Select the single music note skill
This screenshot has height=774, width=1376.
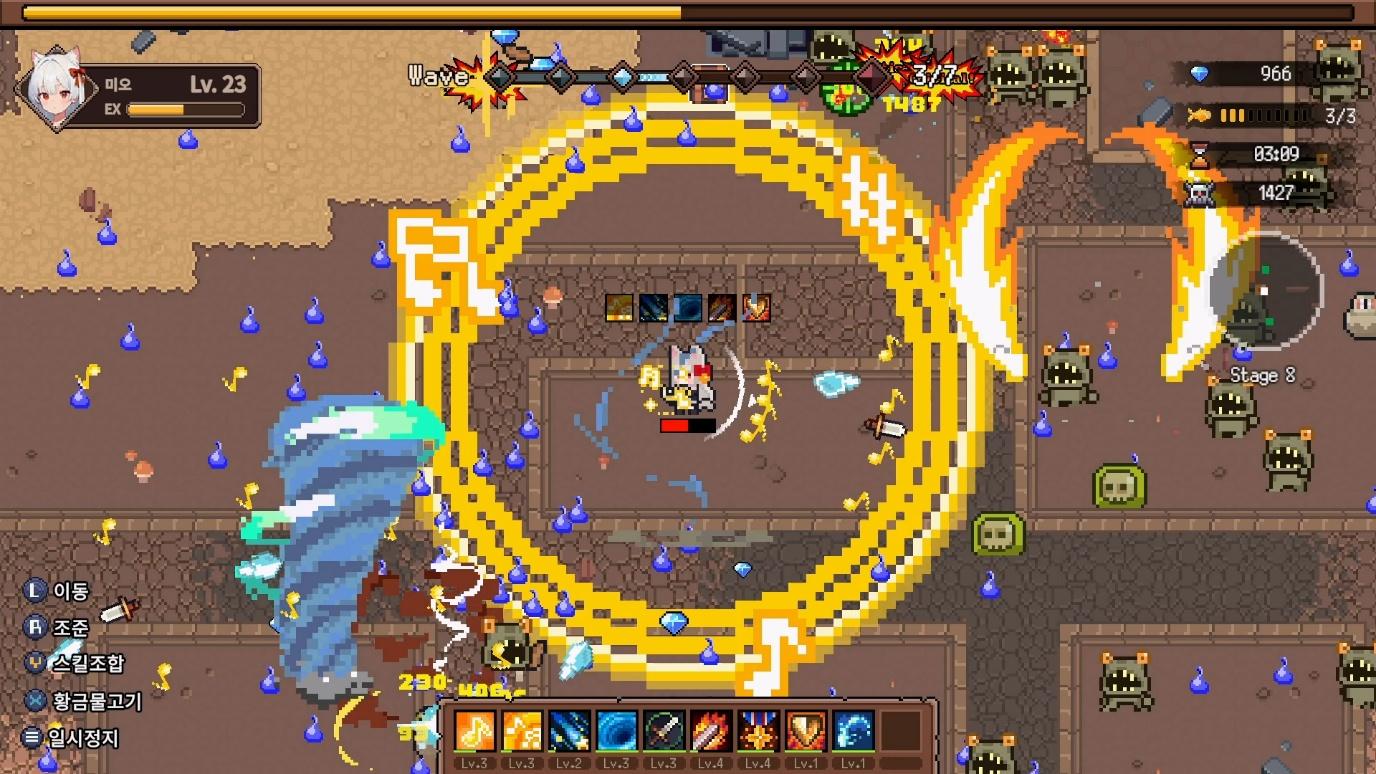coord(475,731)
